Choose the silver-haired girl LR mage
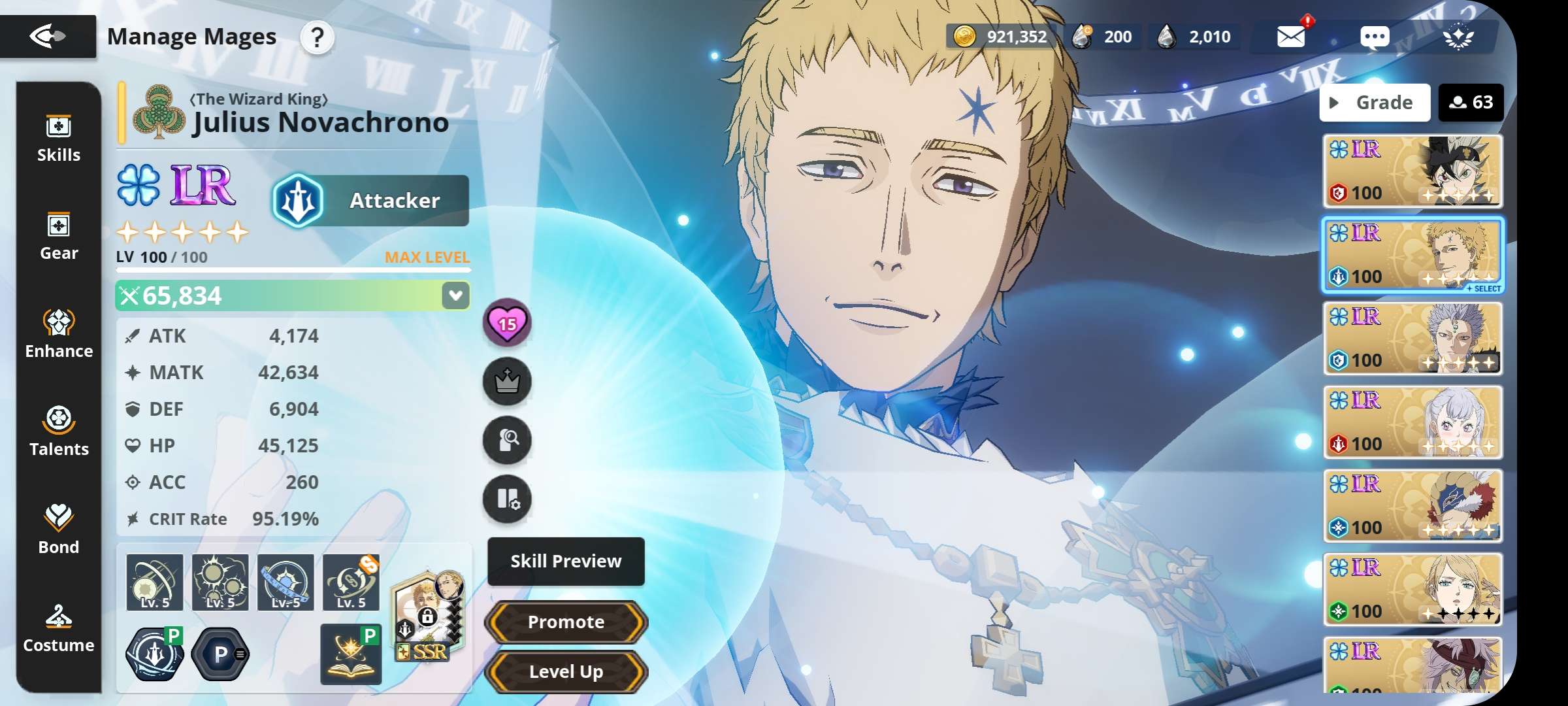 click(x=1413, y=422)
